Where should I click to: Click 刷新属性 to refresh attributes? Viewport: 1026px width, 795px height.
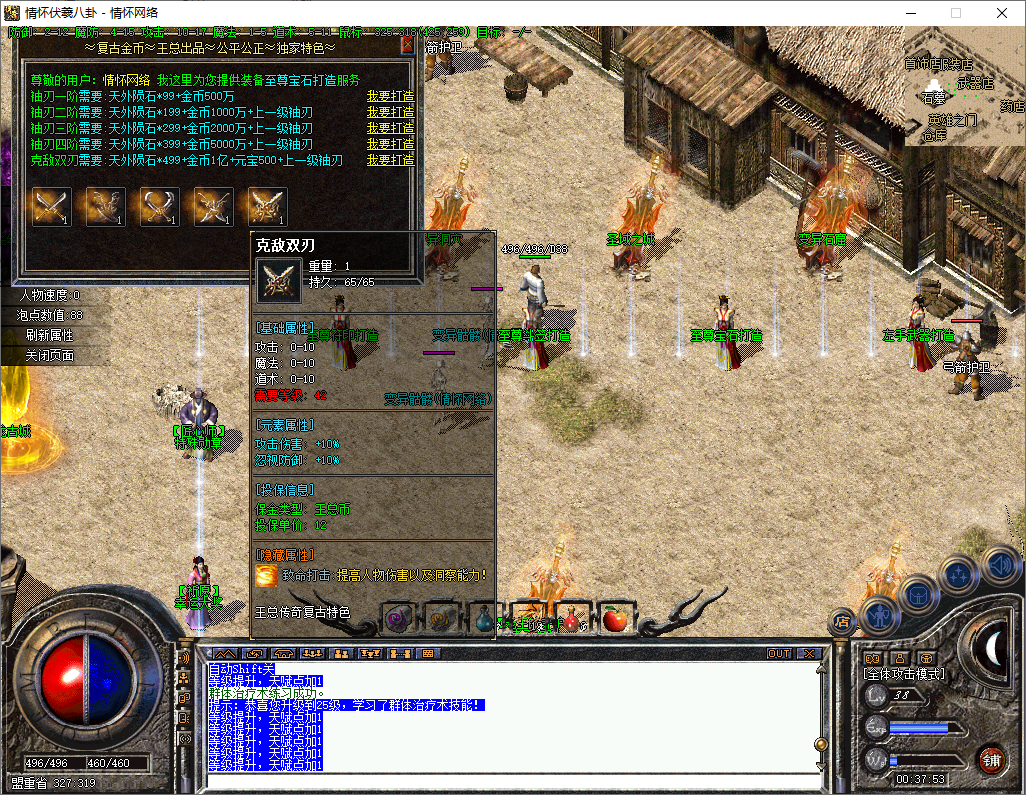pyautogui.click(x=50, y=336)
